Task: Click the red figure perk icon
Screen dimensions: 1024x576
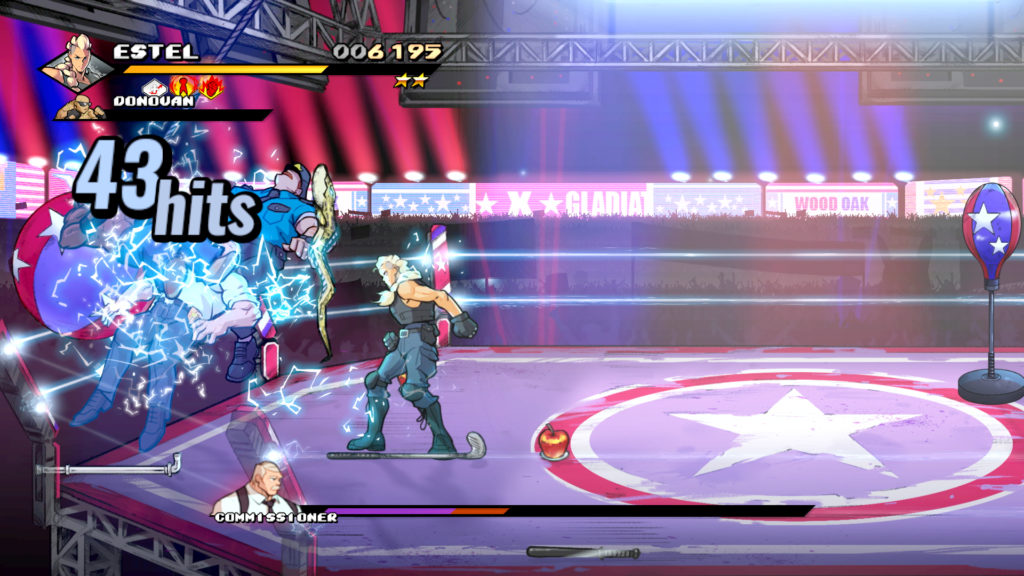Action: click(184, 87)
